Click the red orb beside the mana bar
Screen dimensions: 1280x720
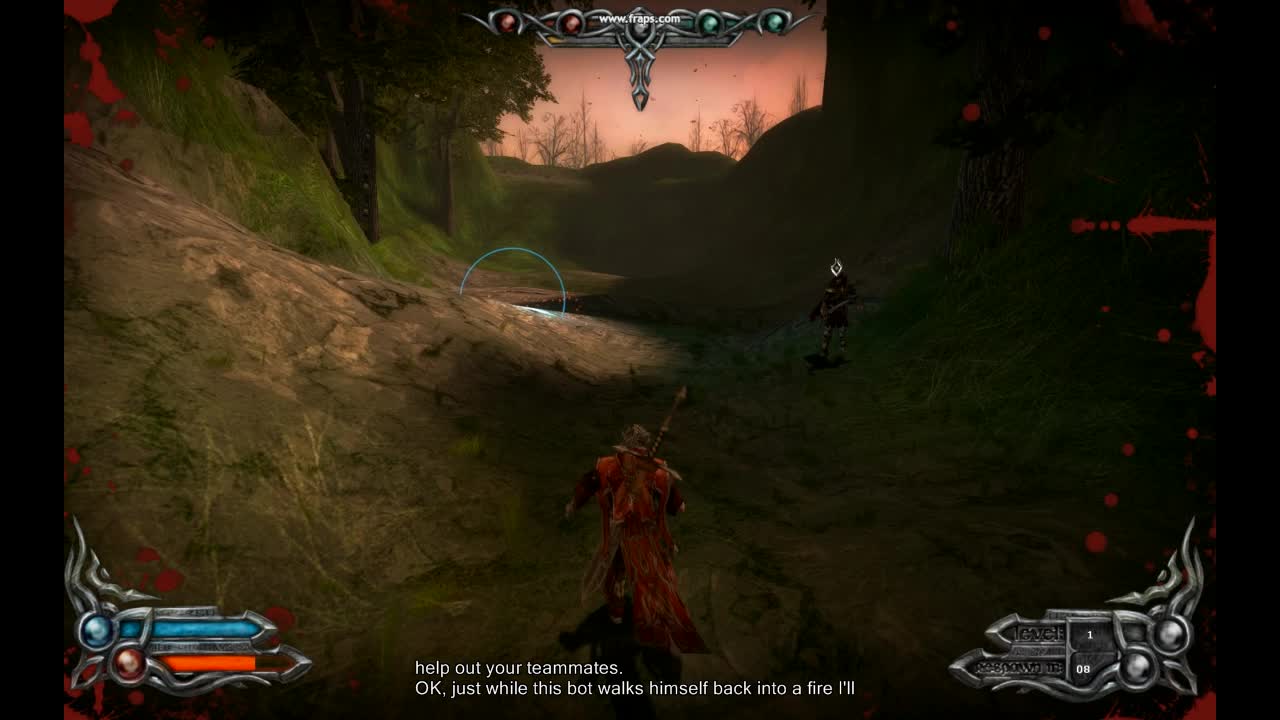coord(128,664)
